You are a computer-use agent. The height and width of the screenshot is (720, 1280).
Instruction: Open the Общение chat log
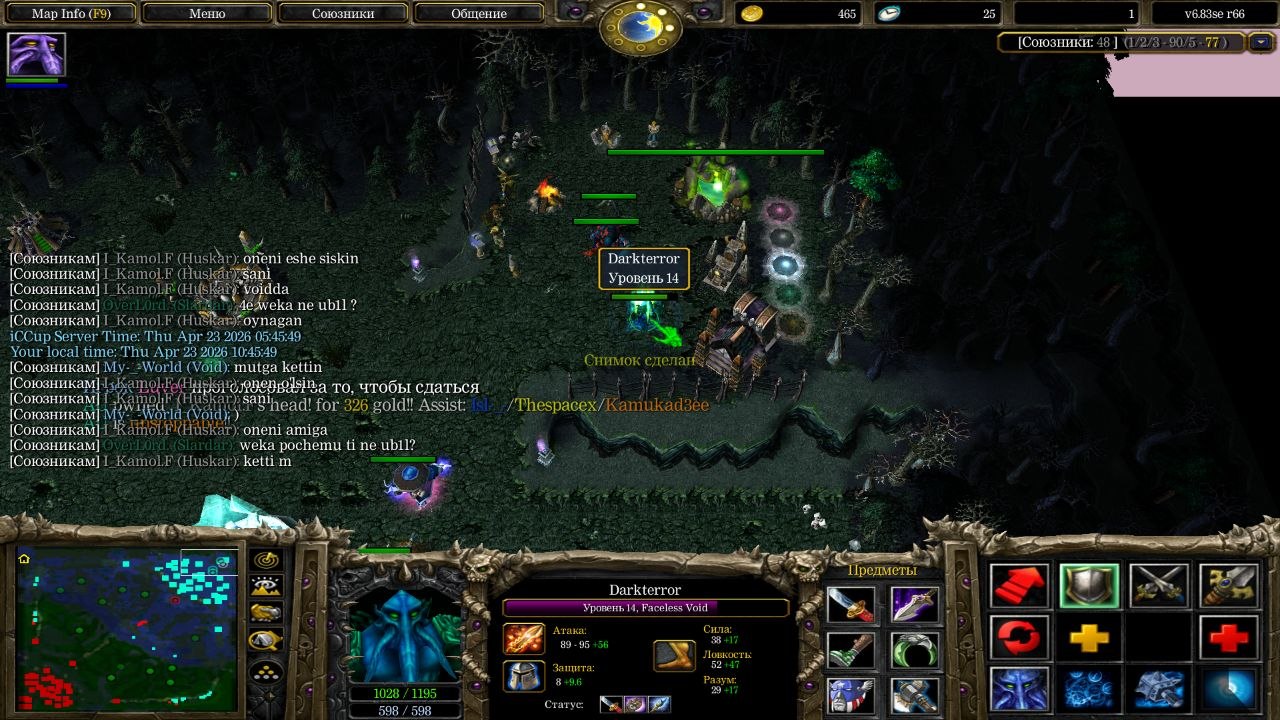click(479, 14)
